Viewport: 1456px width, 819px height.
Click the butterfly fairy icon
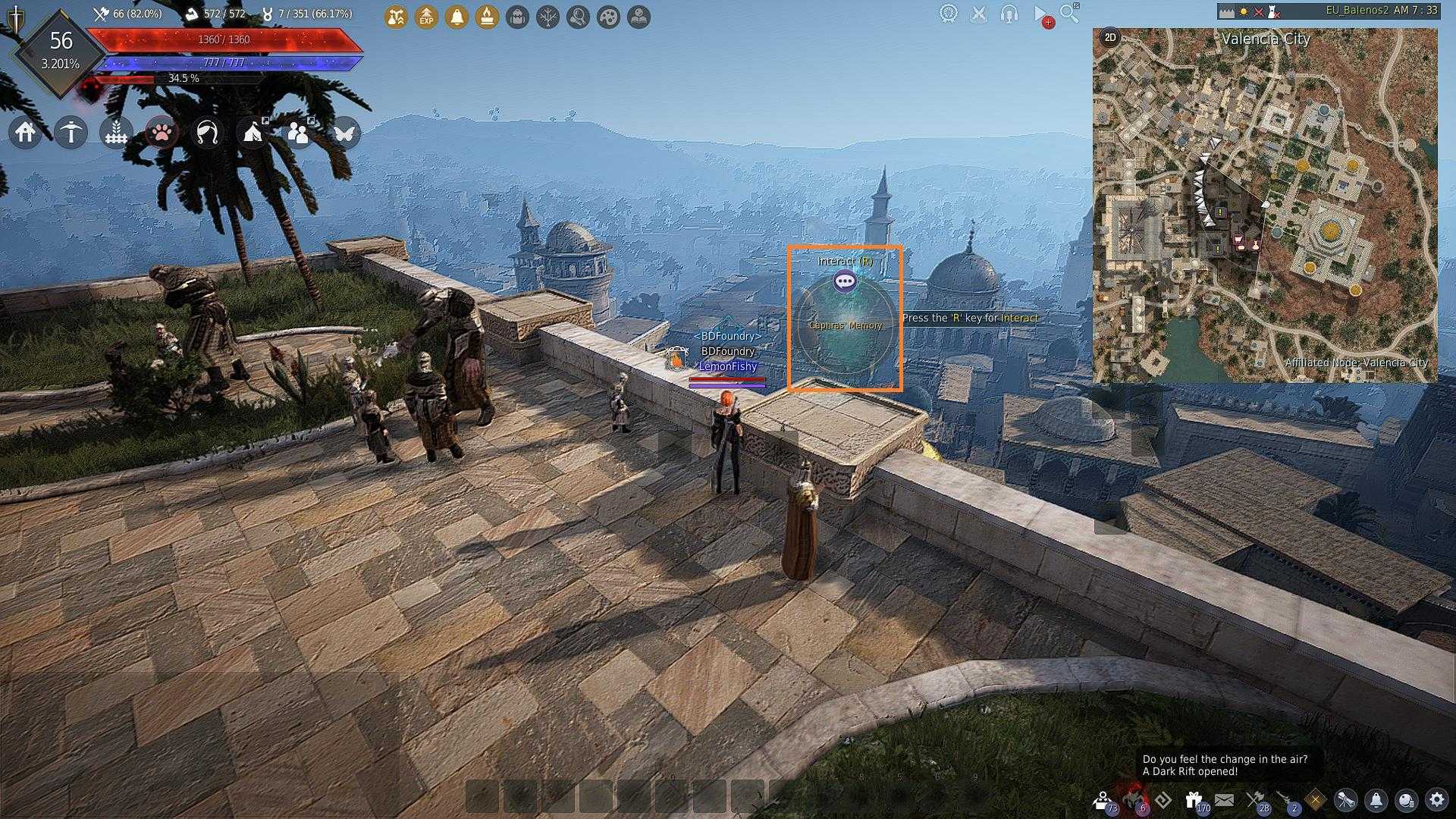344,133
